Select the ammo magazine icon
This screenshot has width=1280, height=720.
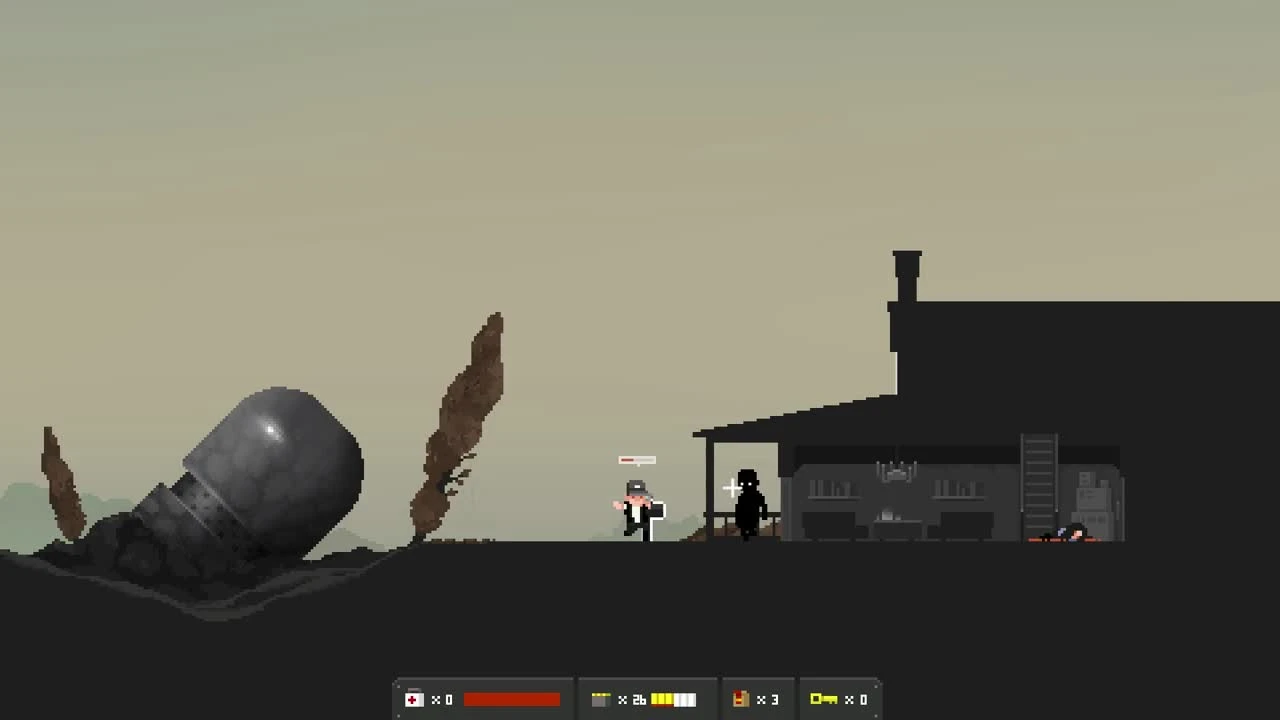coord(603,699)
